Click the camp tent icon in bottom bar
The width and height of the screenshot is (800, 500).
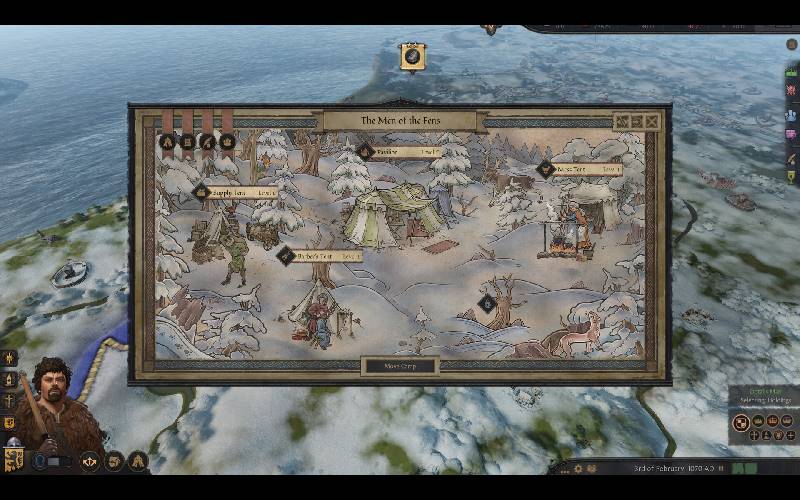(138, 461)
